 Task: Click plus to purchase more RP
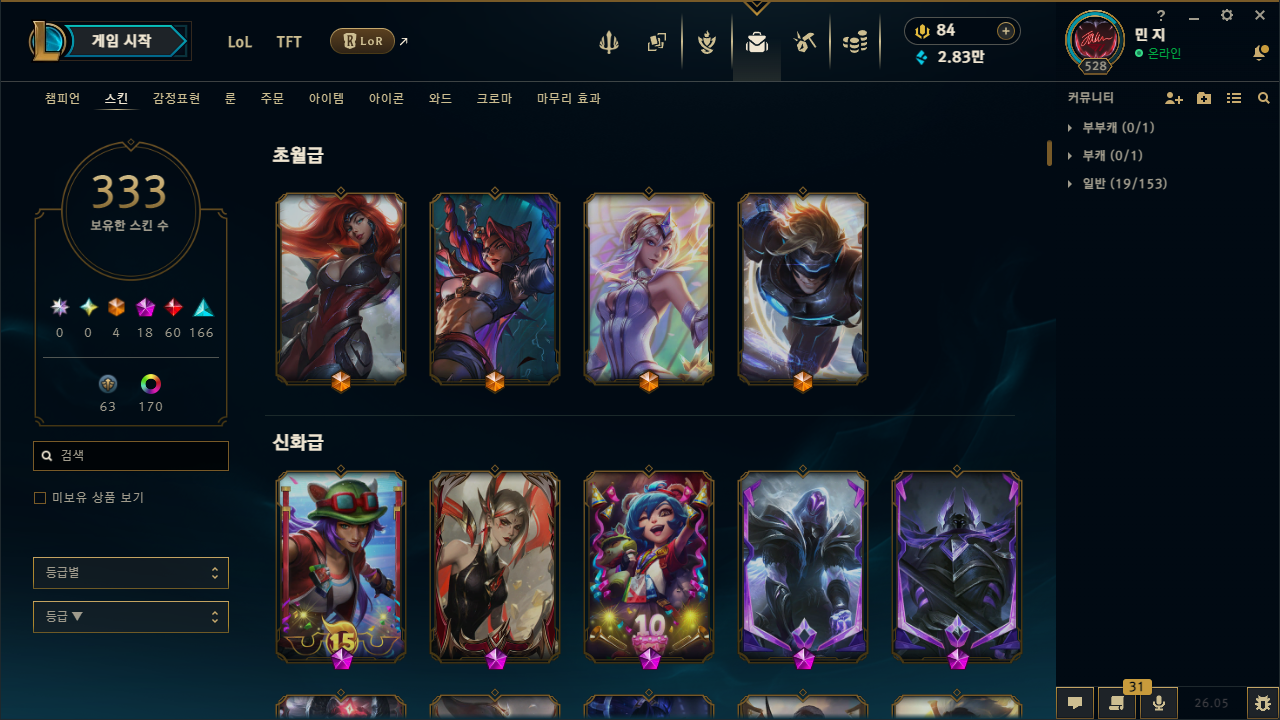(x=1005, y=31)
